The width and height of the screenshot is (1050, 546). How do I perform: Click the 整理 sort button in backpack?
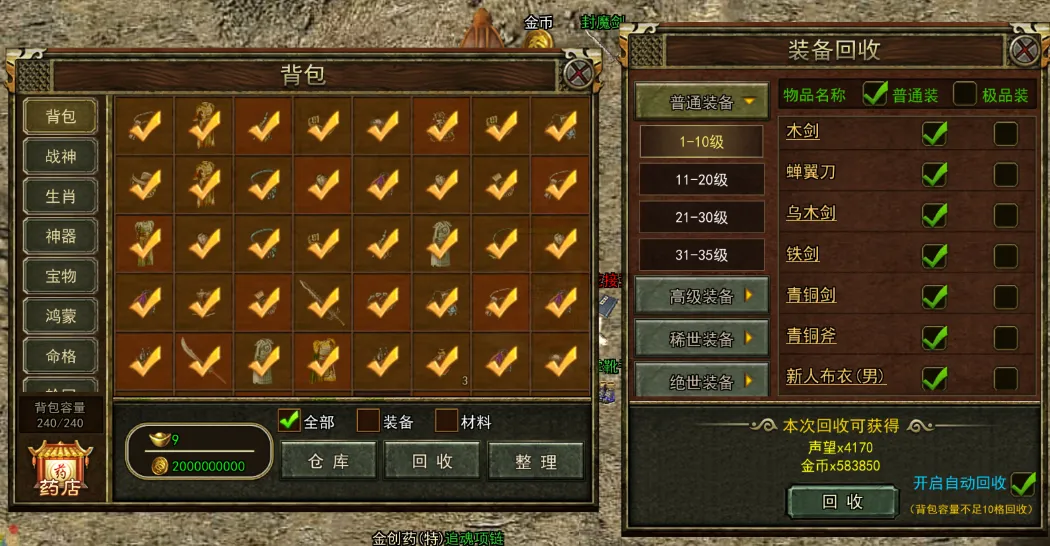pos(536,461)
